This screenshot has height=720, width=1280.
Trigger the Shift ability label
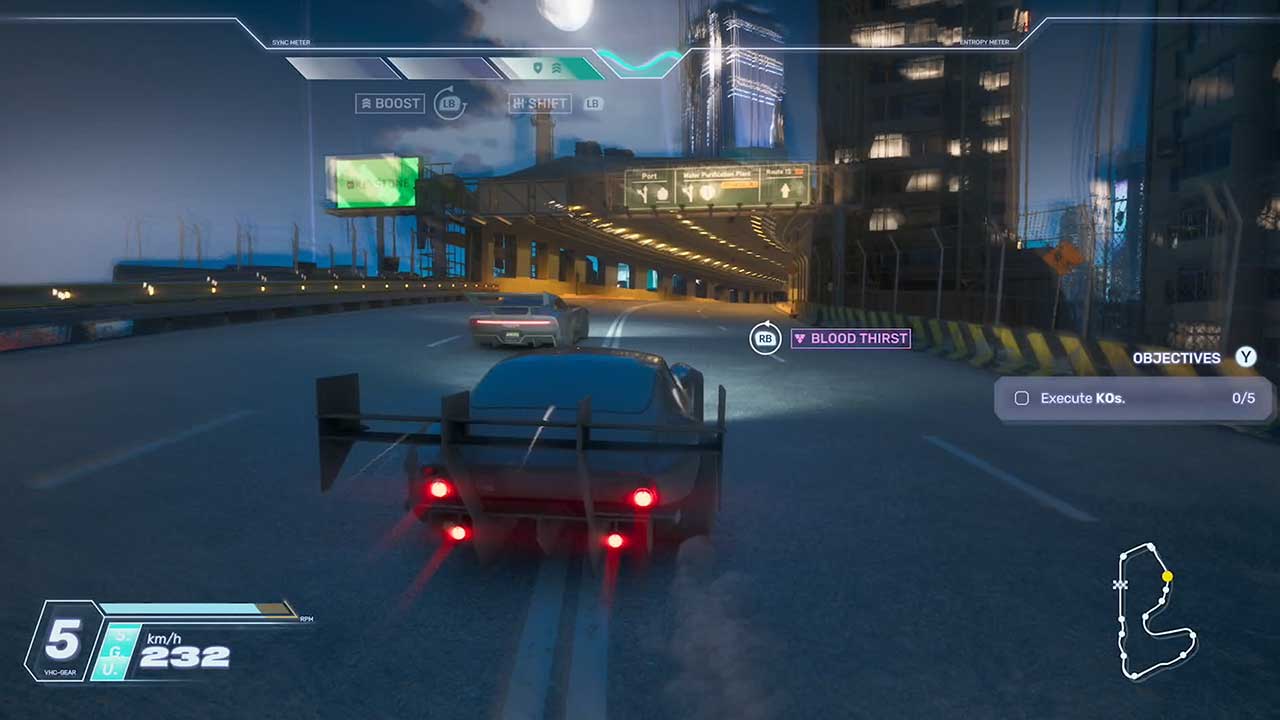539,103
